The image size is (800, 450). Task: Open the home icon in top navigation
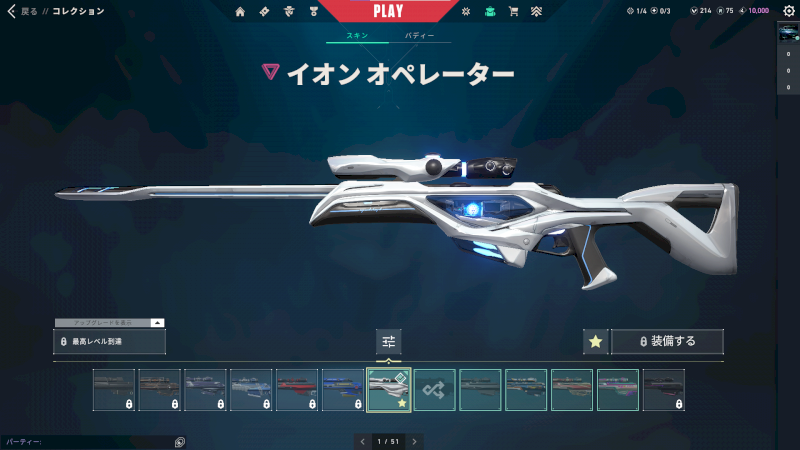click(x=240, y=12)
